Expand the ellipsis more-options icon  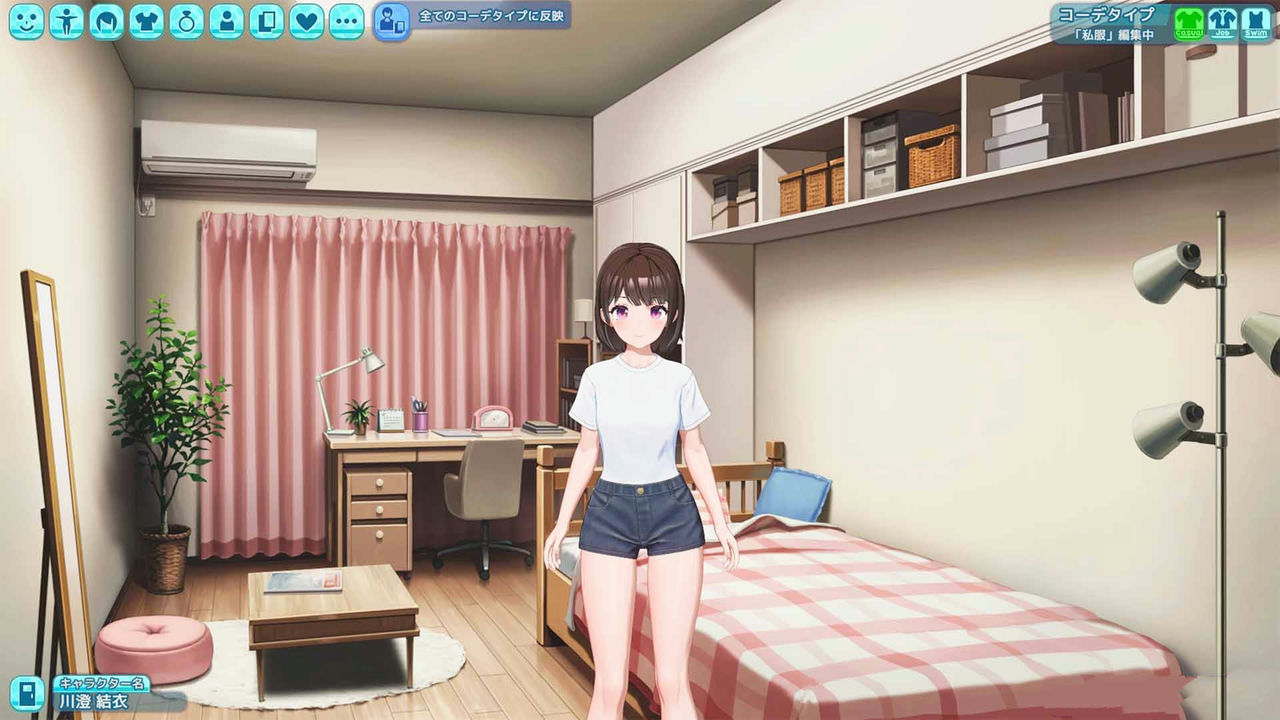tap(346, 20)
